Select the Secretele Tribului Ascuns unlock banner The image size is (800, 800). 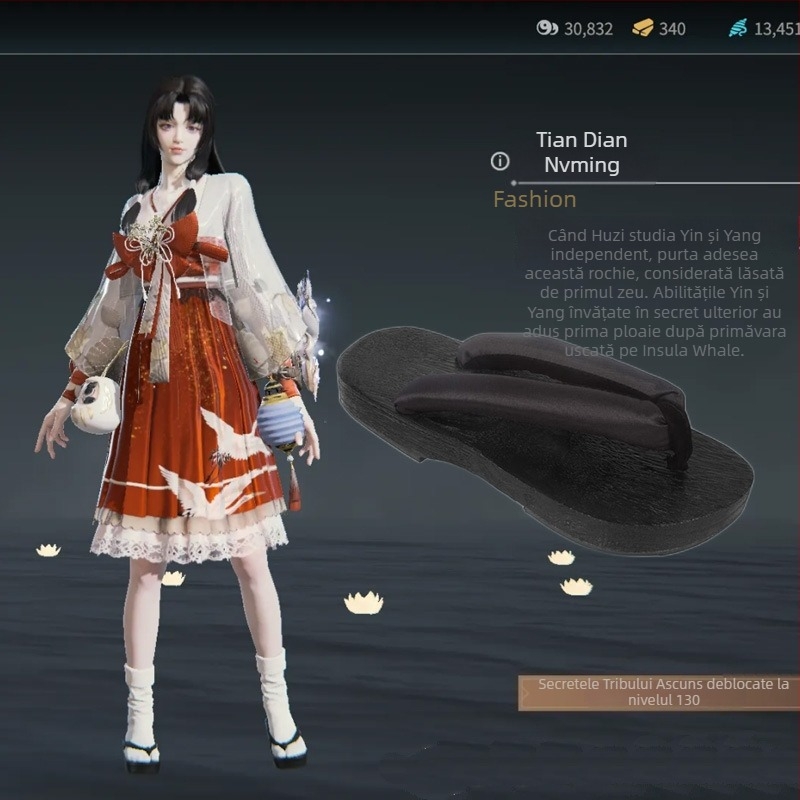[x=662, y=692]
